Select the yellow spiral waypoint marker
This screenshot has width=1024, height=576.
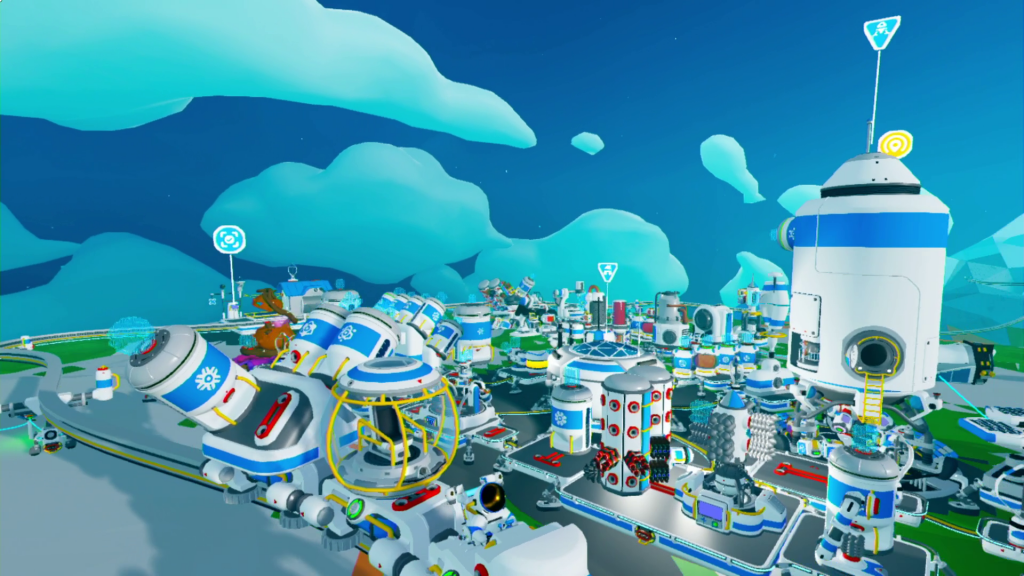click(x=895, y=143)
